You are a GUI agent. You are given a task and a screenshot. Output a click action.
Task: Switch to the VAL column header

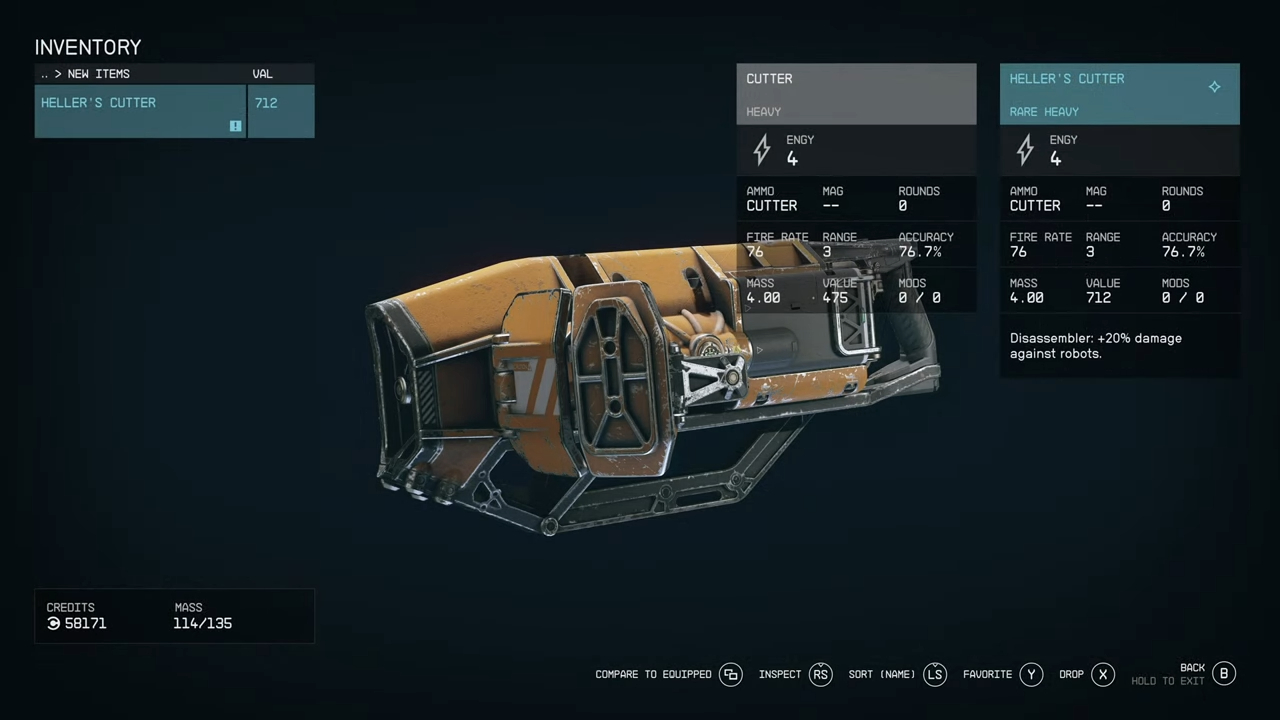click(x=262, y=73)
